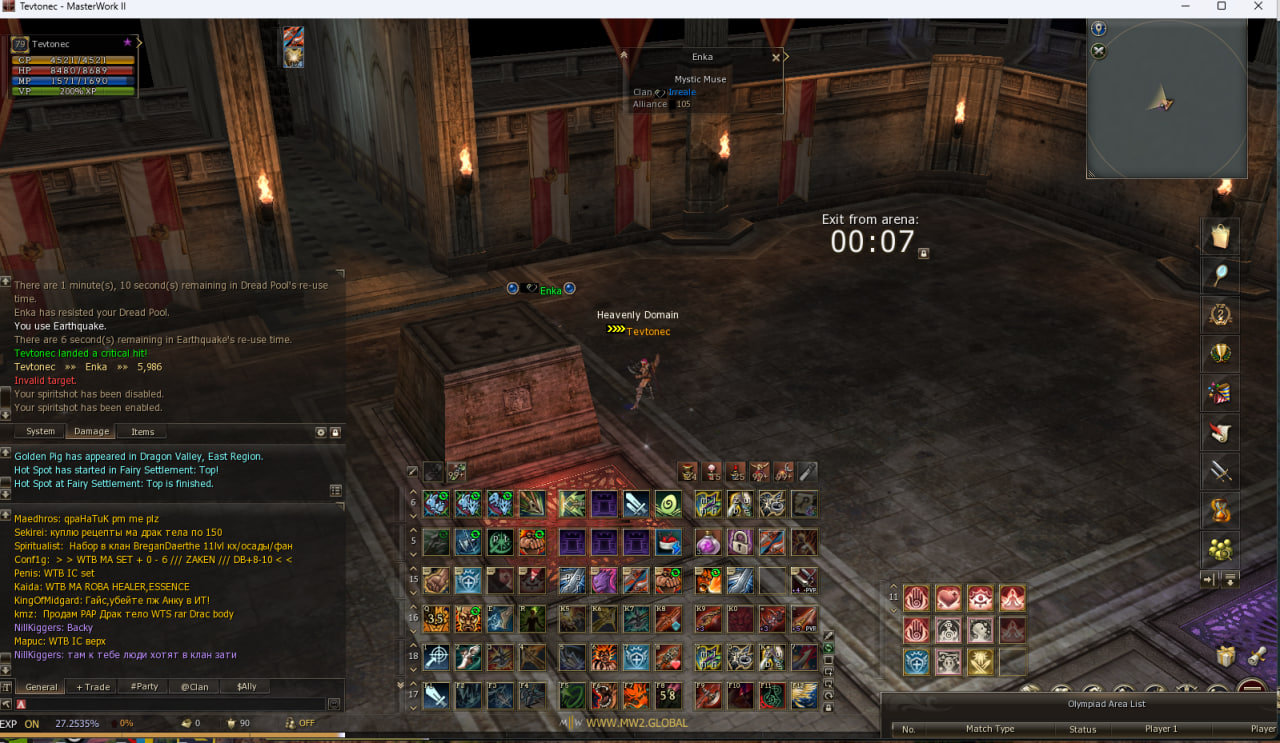1280x743 pixels.
Task: Open the hourglass side menu icon
Action: click(1219, 509)
